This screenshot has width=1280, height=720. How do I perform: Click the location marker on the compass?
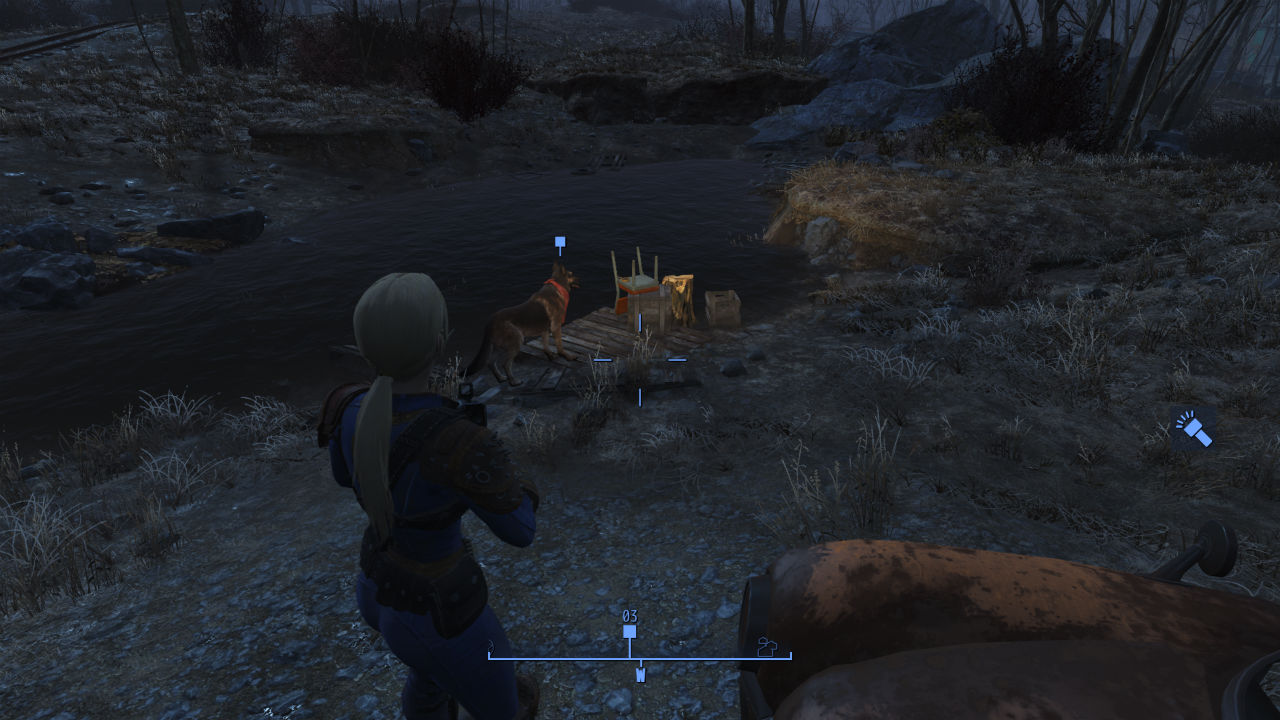(x=767, y=647)
